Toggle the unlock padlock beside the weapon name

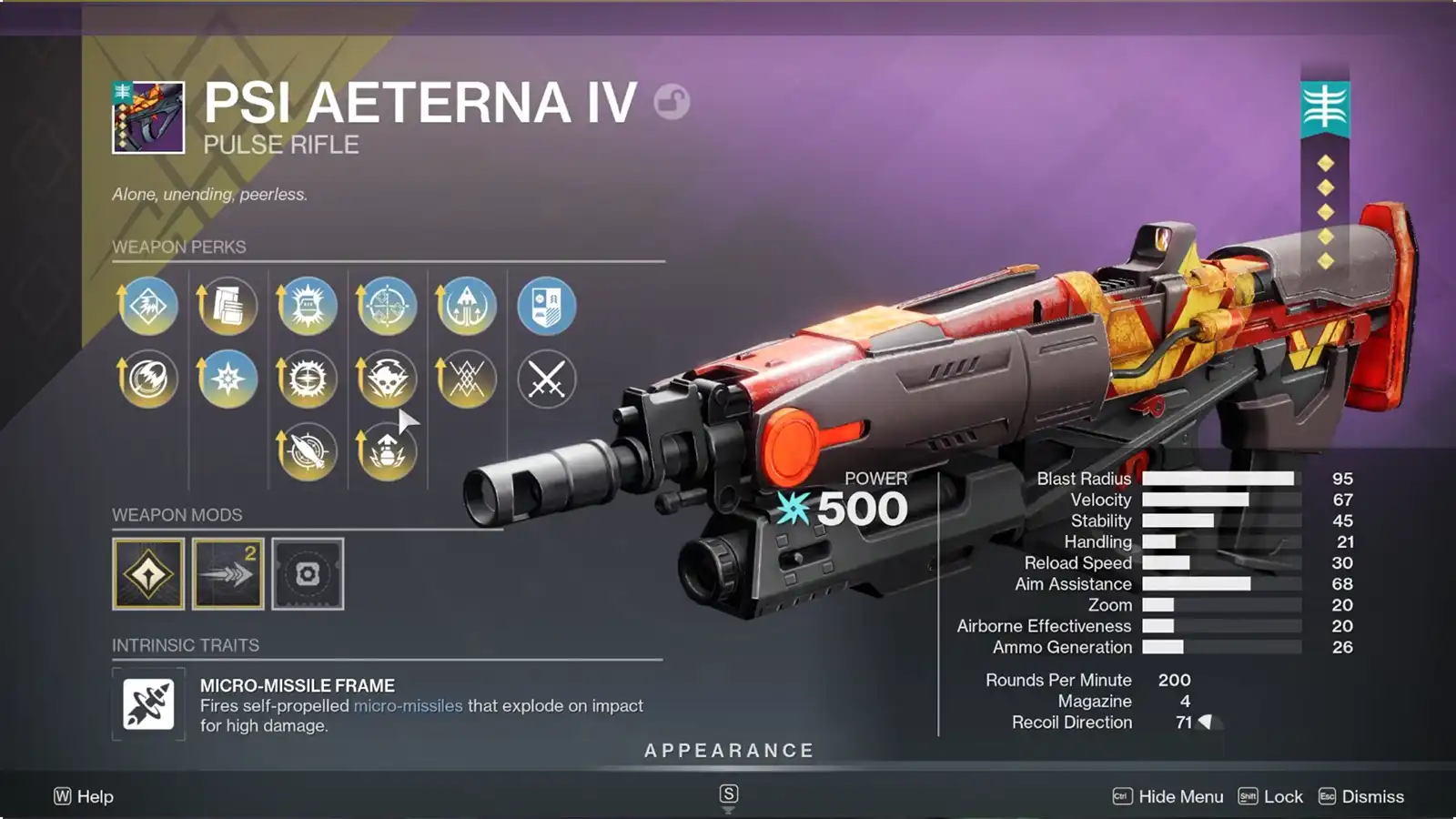(x=671, y=103)
